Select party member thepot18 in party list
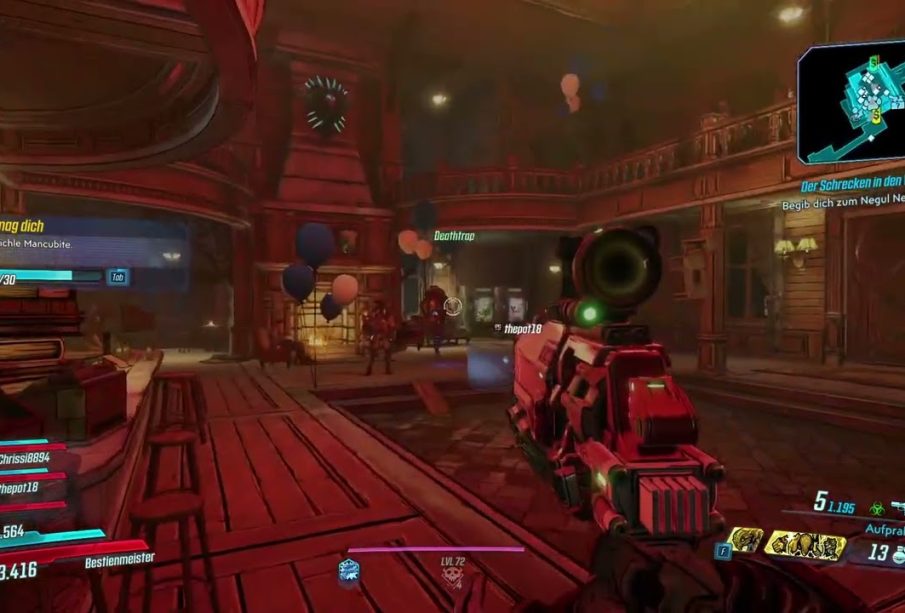Screen dimensions: 905x613 22,488
